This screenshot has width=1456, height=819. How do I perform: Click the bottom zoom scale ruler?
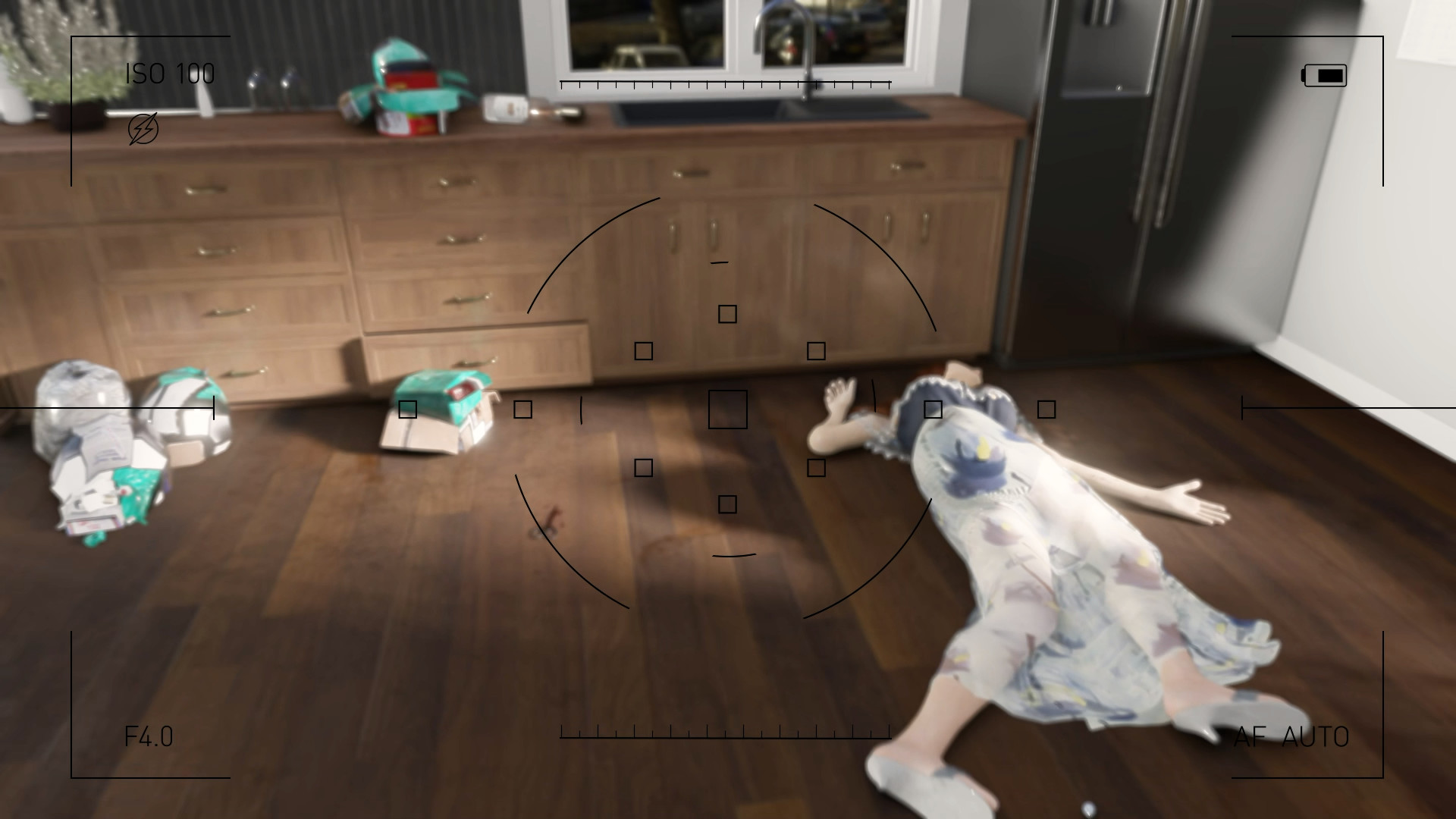pyautogui.click(x=725, y=733)
